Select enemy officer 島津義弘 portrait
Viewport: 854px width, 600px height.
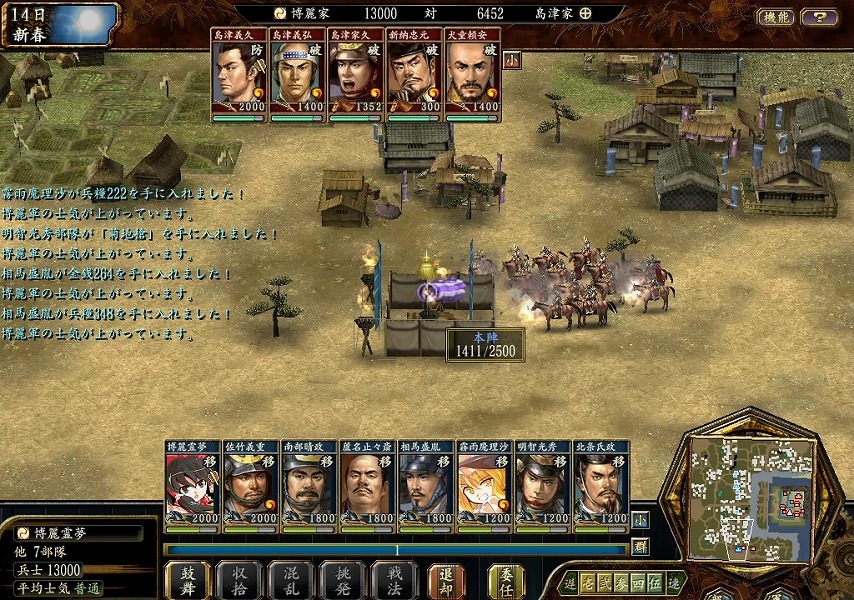point(295,75)
